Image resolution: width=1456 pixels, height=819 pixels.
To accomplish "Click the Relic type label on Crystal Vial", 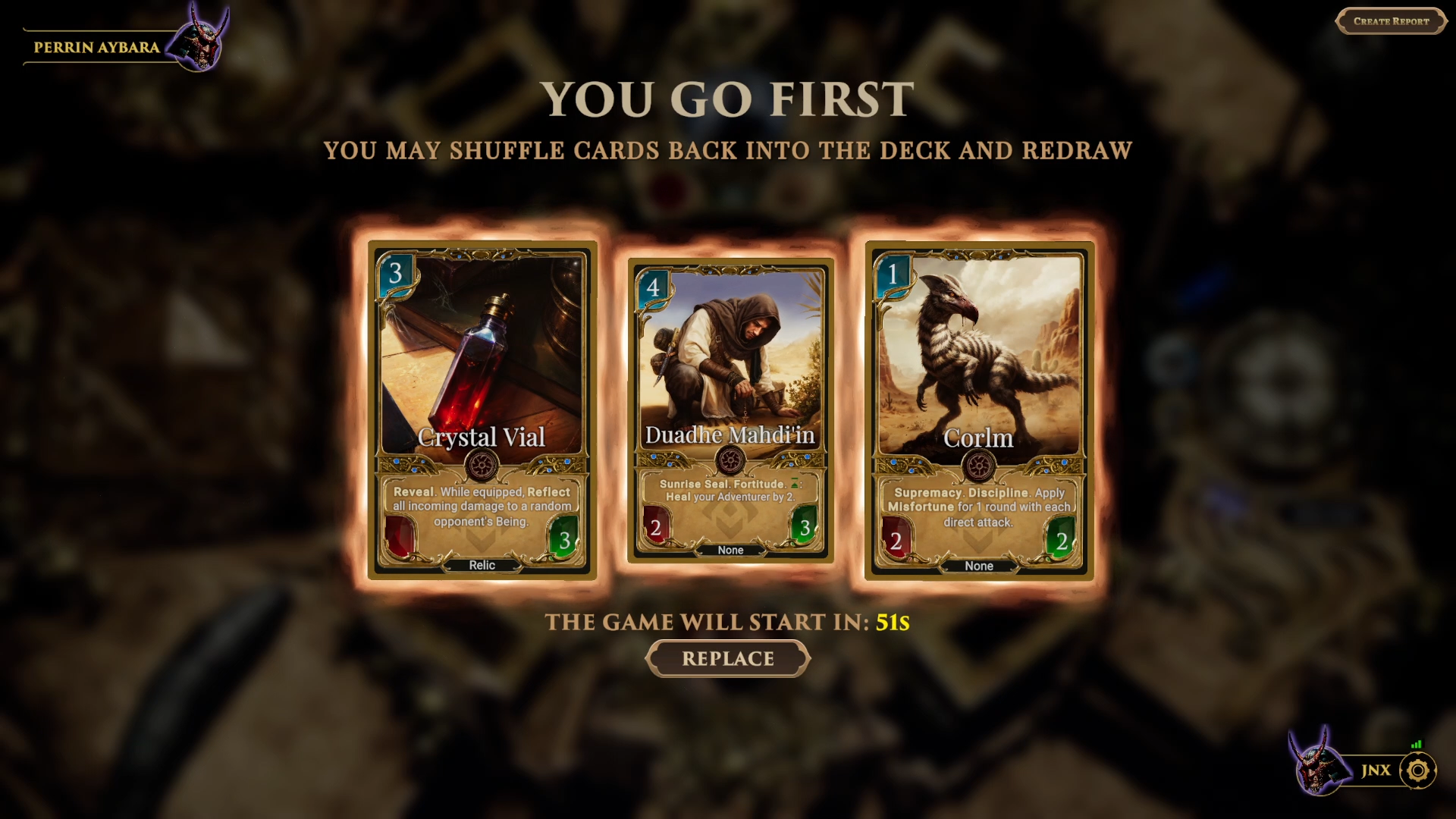I will (x=483, y=565).
